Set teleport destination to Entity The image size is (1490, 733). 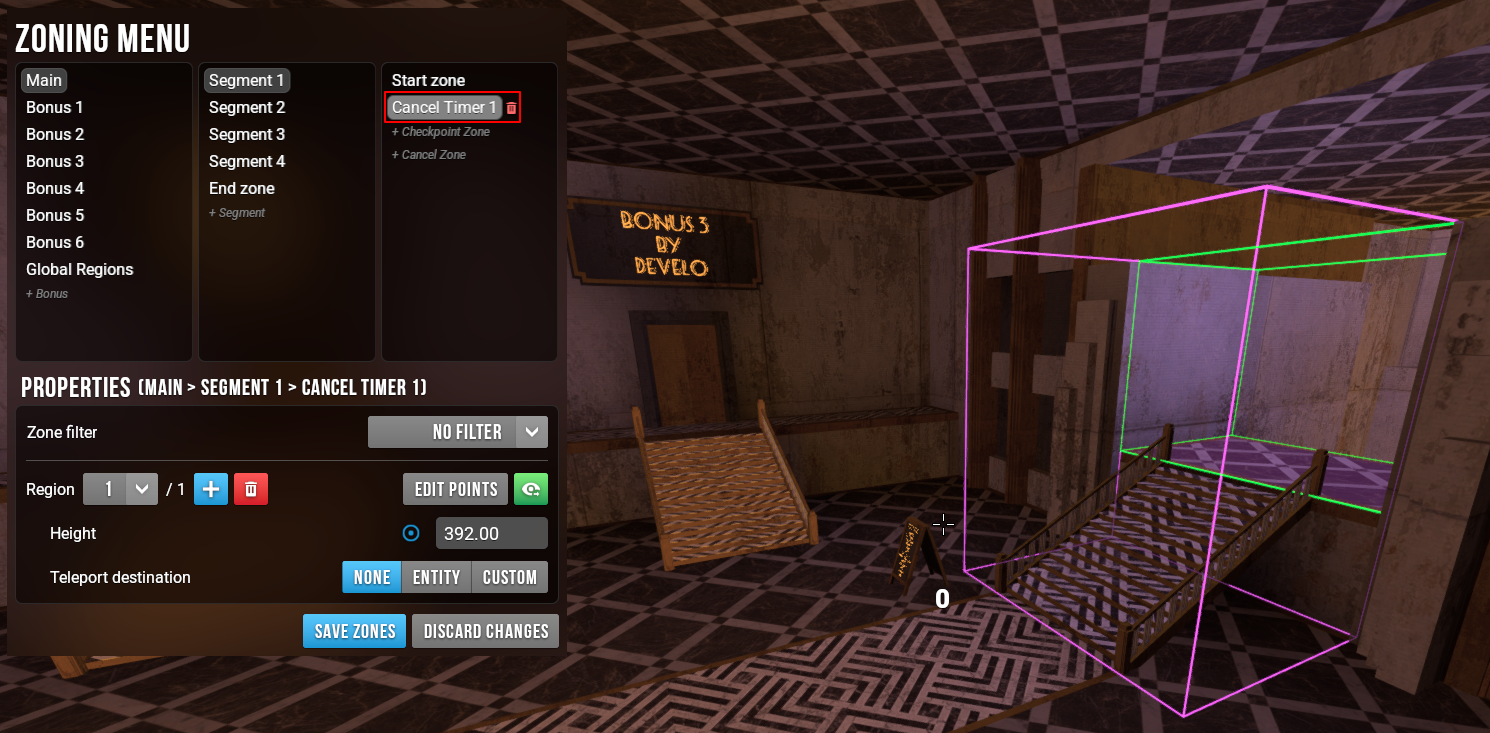(x=436, y=577)
